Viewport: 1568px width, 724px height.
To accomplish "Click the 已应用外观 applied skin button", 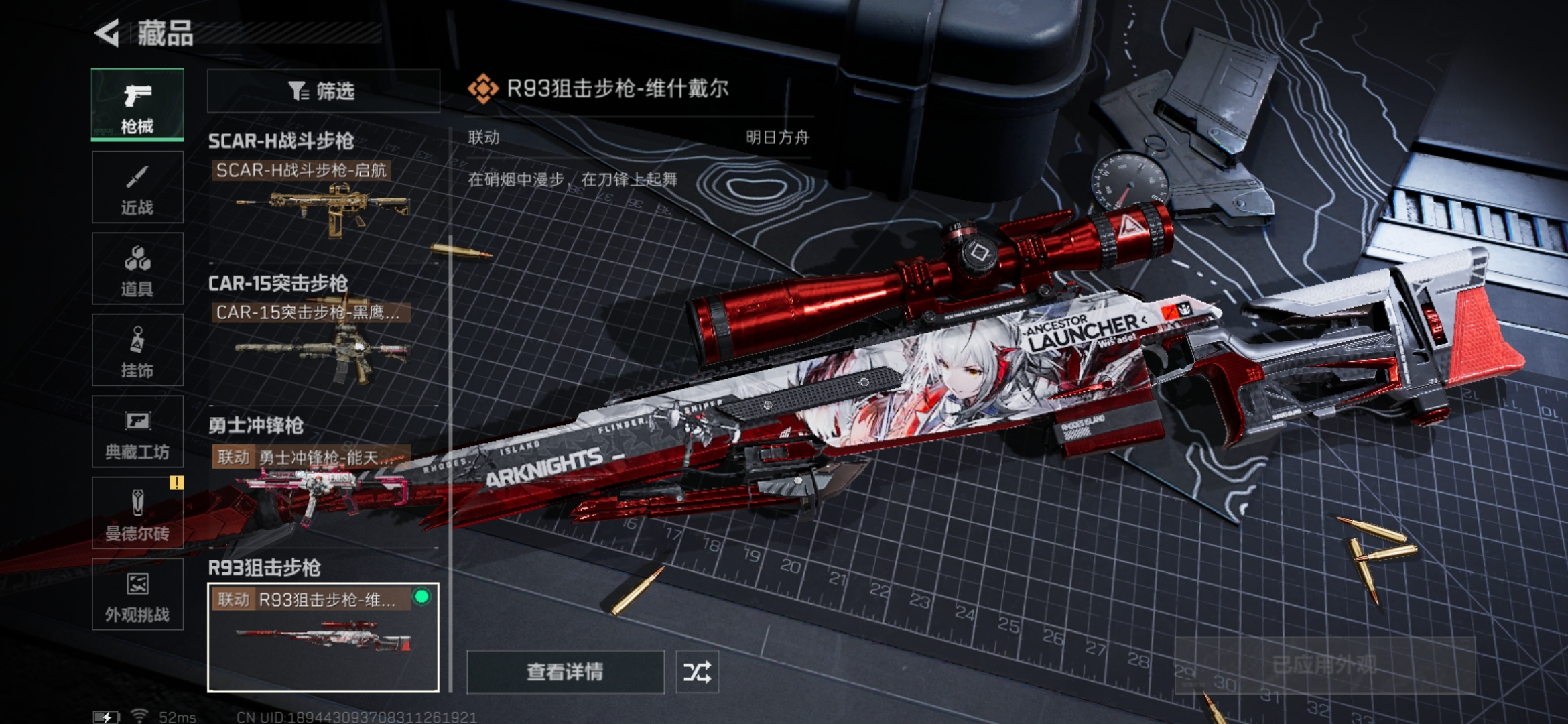I will (x=1324, y=665).
